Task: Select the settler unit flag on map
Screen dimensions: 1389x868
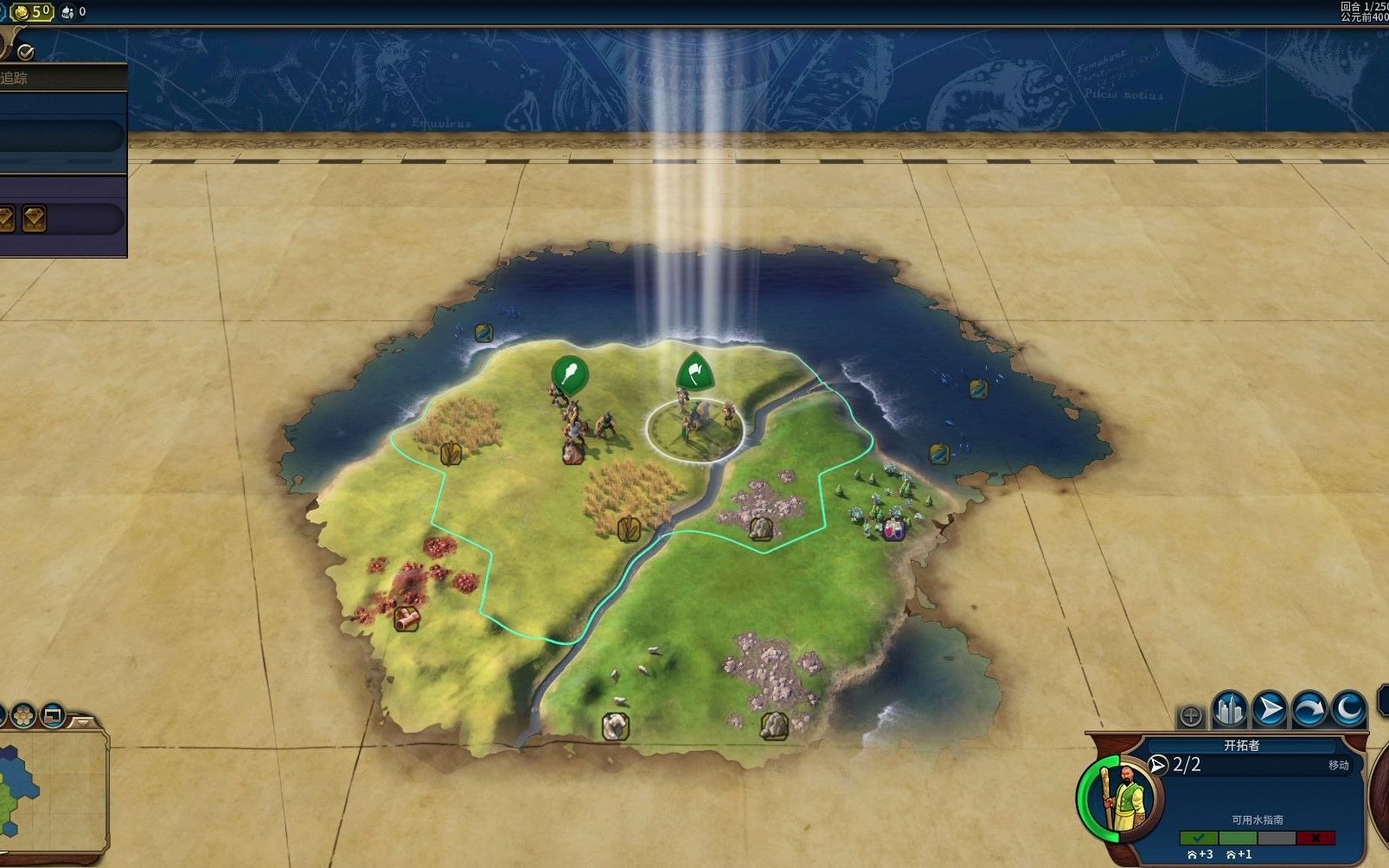Action: 694,373
